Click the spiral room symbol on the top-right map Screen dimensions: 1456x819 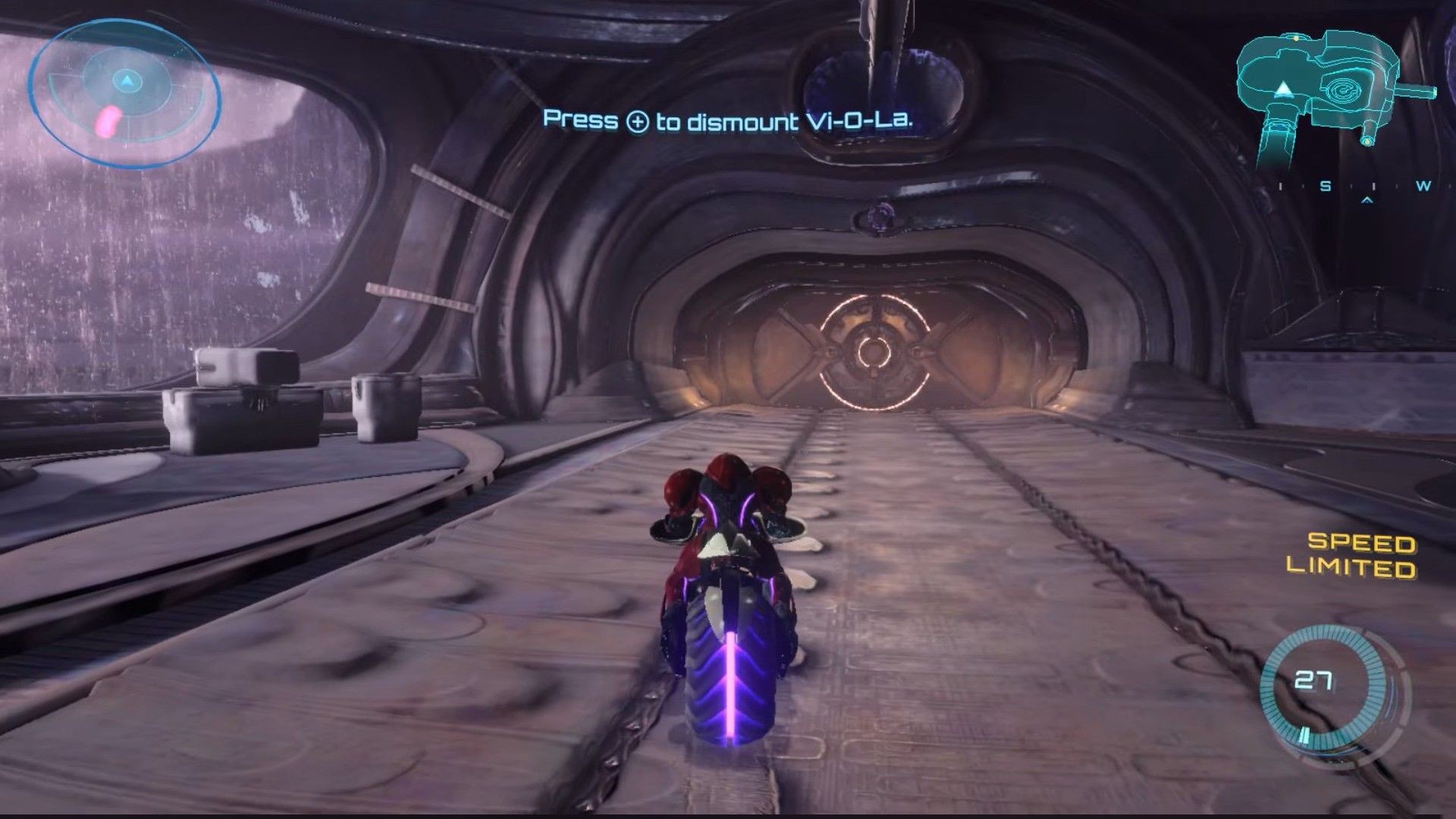click(x=1343, y=90)
